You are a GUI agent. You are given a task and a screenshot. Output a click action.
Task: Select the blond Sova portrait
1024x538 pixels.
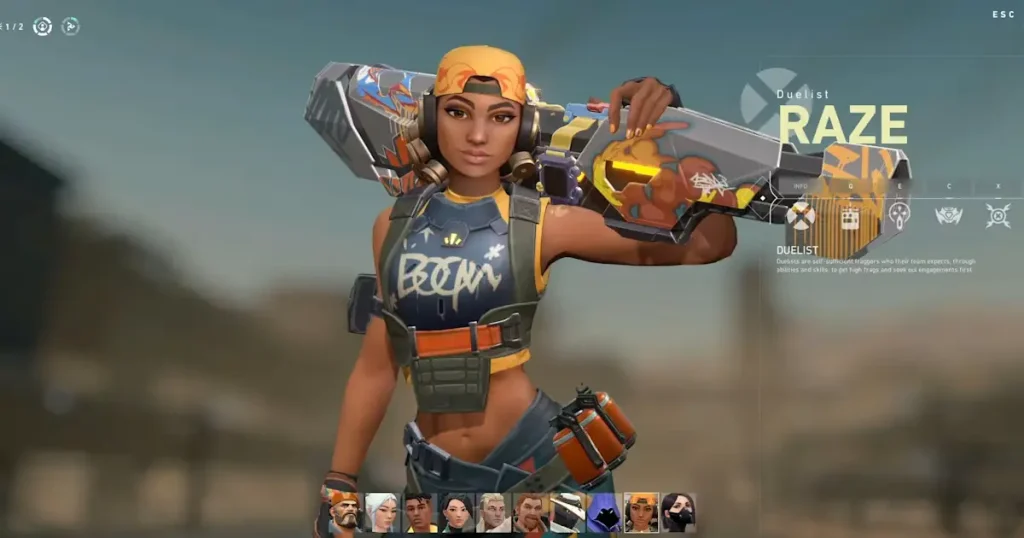coord(493,512)
